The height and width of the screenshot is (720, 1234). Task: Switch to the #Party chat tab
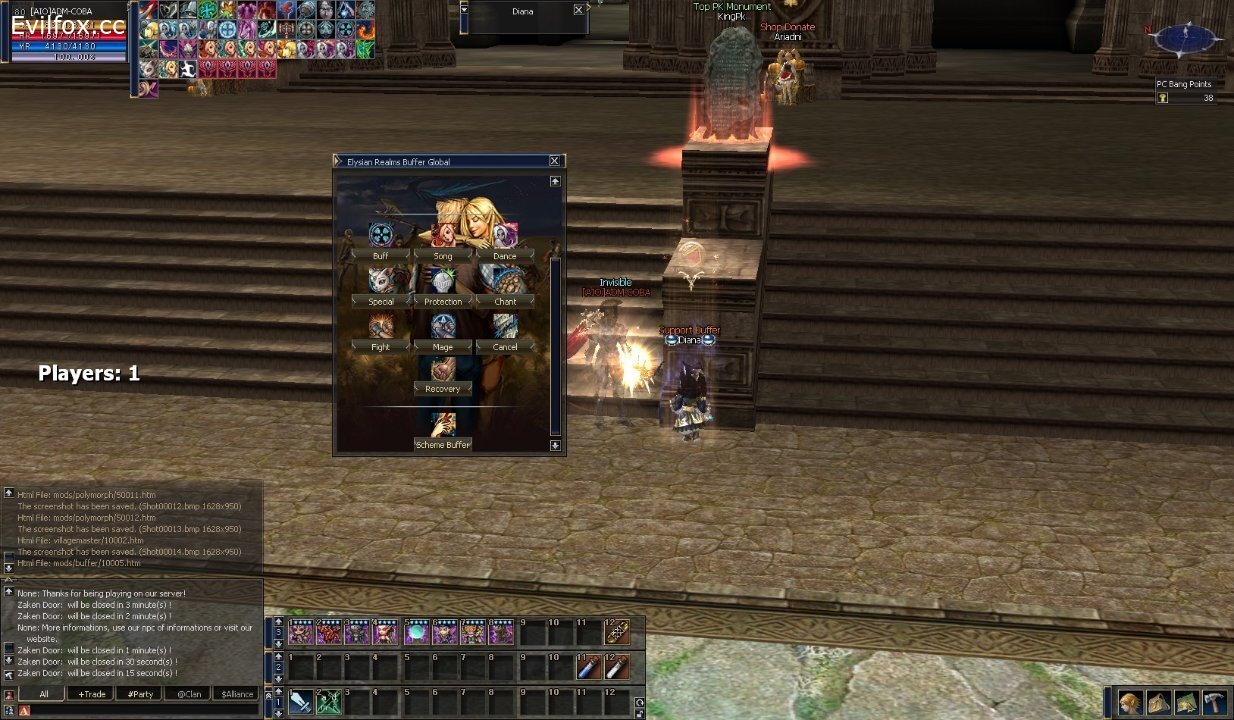[141, 694]
